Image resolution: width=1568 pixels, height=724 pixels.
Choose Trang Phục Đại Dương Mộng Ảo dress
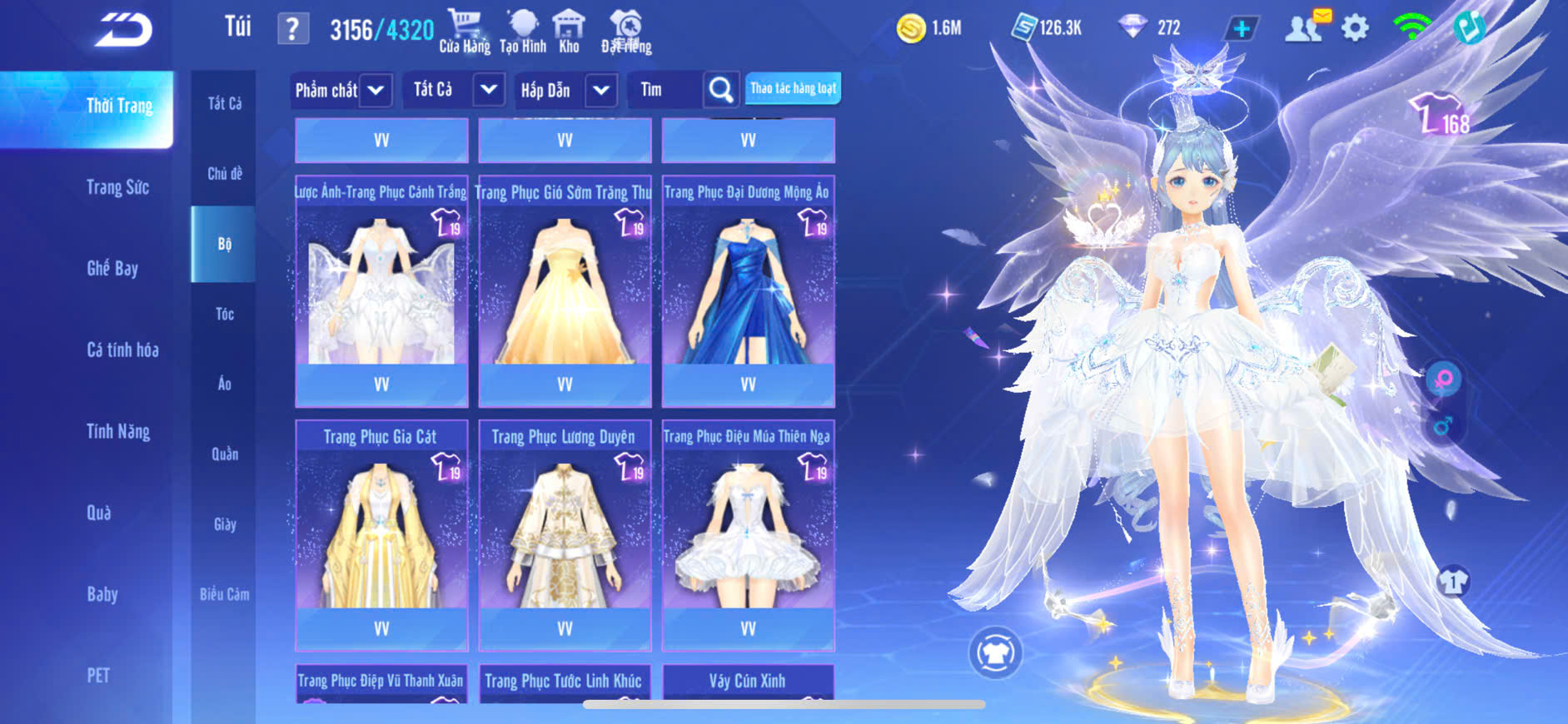point(748,287)
